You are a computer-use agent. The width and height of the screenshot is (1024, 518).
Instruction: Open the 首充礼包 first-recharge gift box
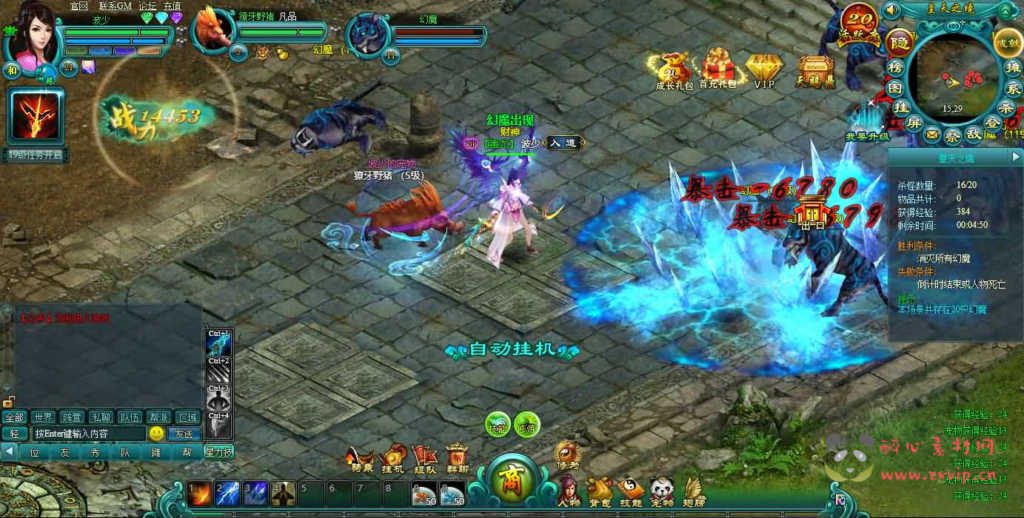click(x=717, y=69)
